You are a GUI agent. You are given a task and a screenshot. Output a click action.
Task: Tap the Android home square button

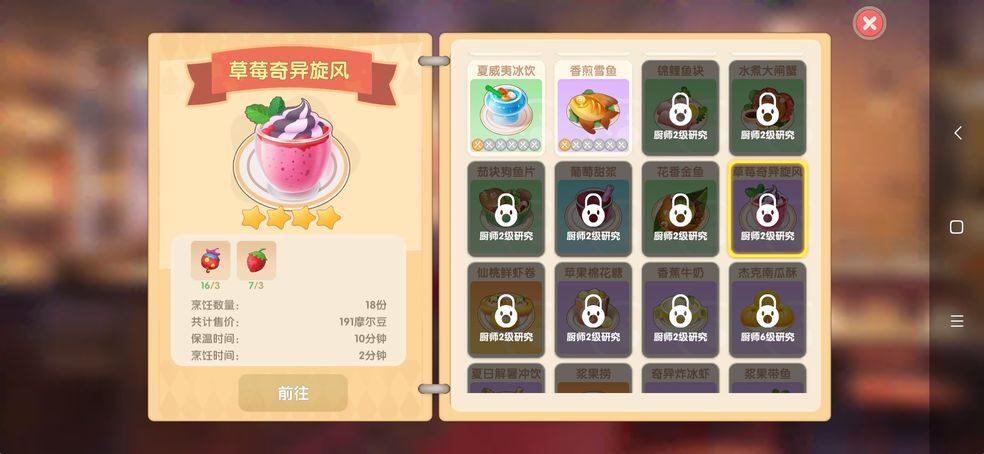[x=957, y=227]
